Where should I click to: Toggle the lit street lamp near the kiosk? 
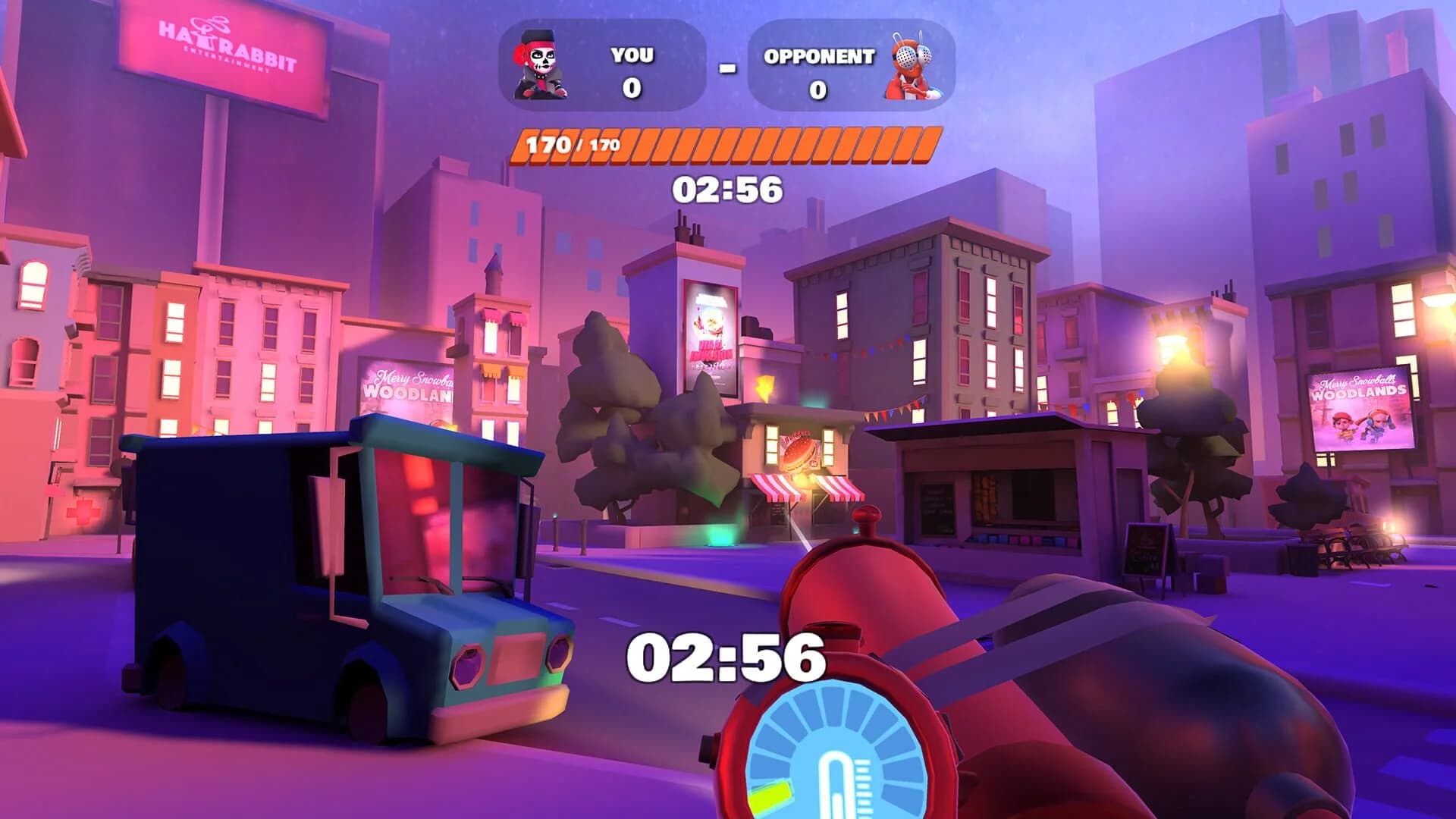(1172, 347)
